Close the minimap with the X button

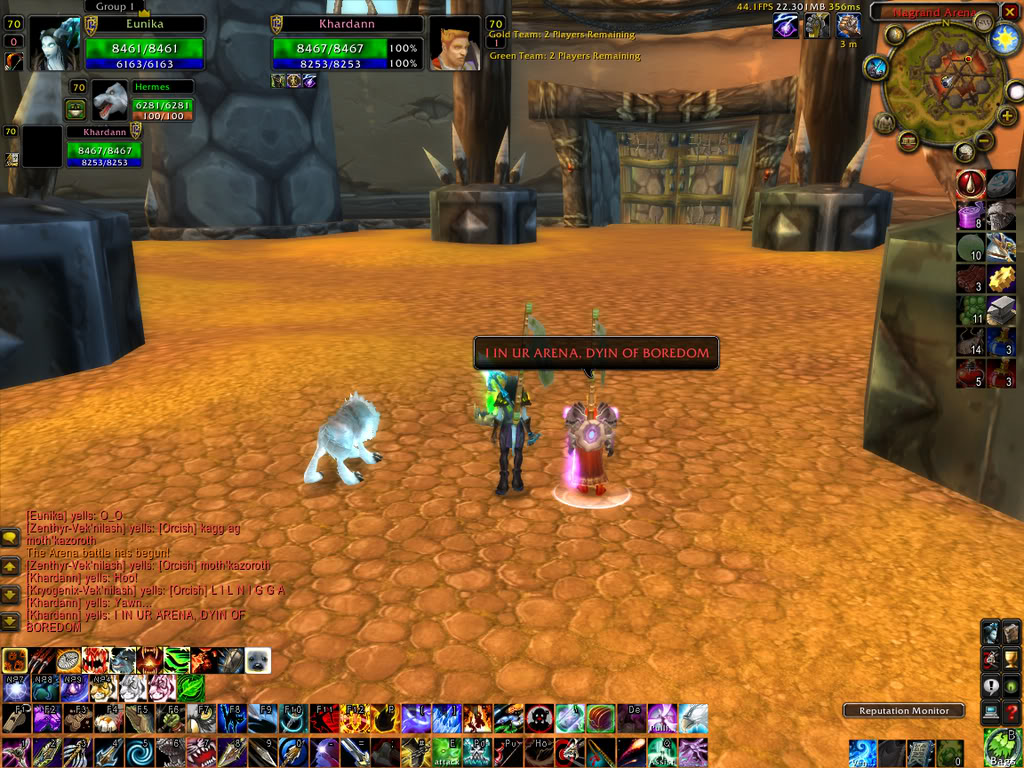[x=1009, y=12]
